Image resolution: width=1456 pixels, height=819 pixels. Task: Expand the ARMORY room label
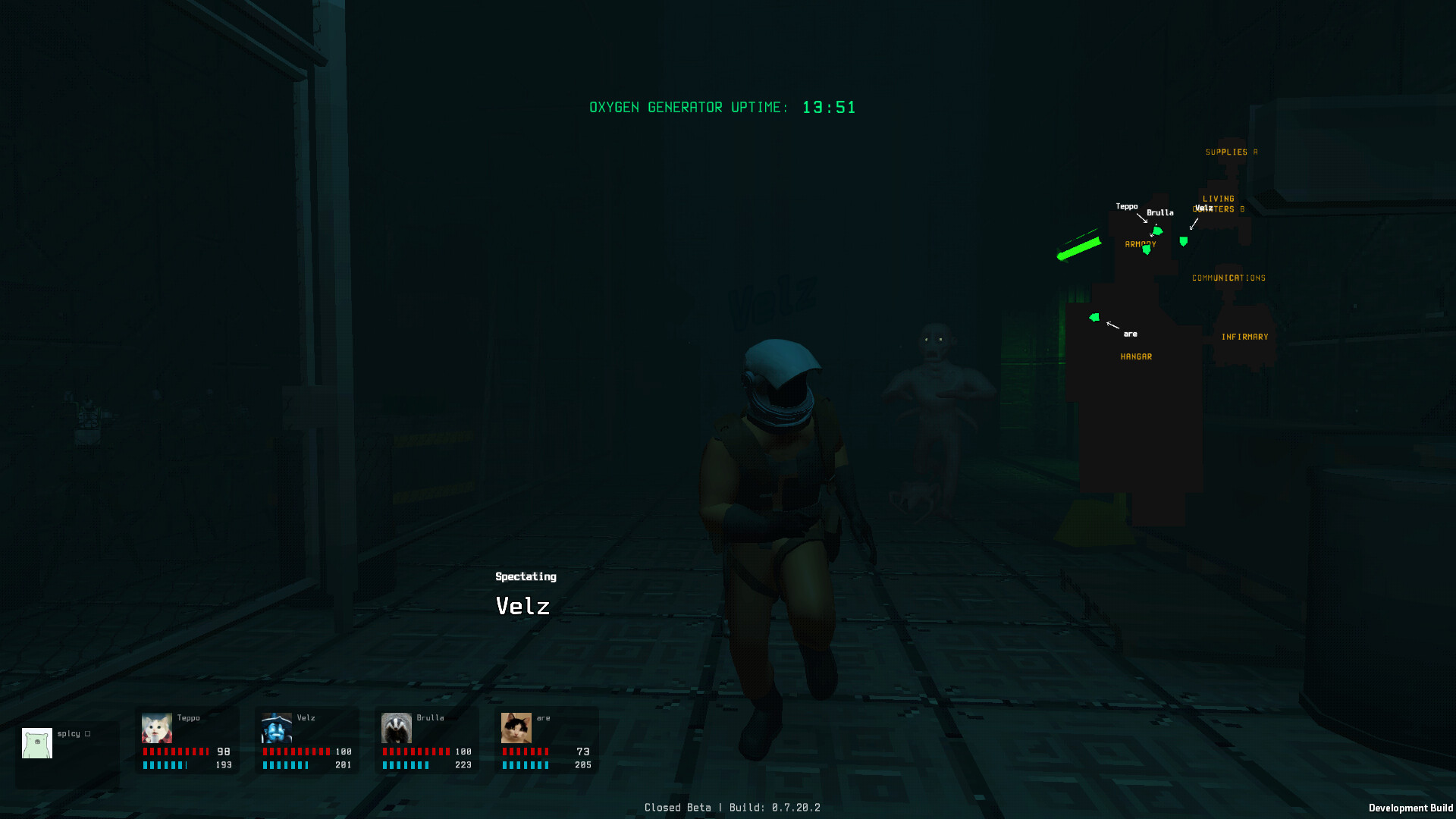[1141, 245]
